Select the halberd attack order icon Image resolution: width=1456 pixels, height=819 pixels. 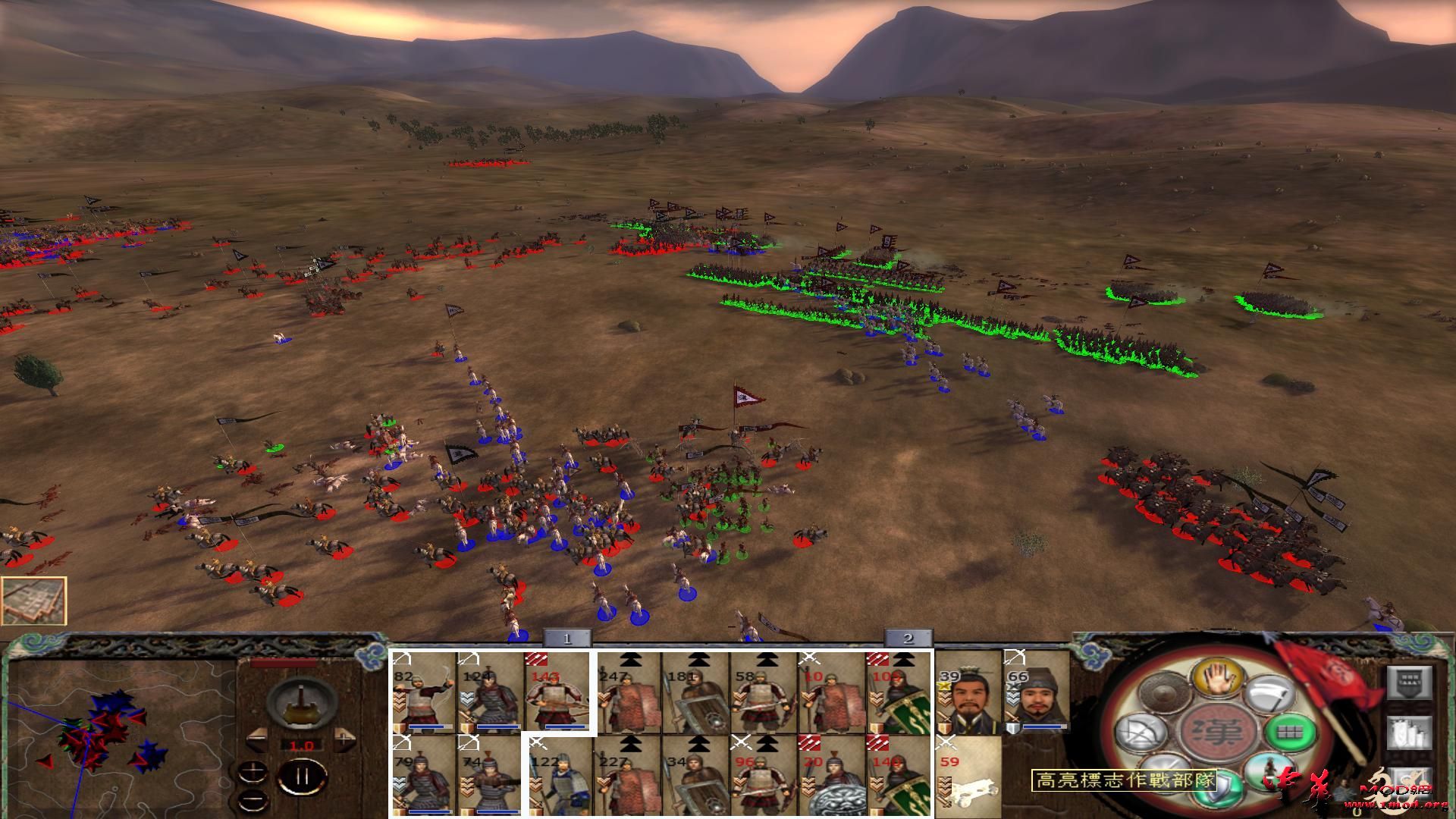[1269, 694]
